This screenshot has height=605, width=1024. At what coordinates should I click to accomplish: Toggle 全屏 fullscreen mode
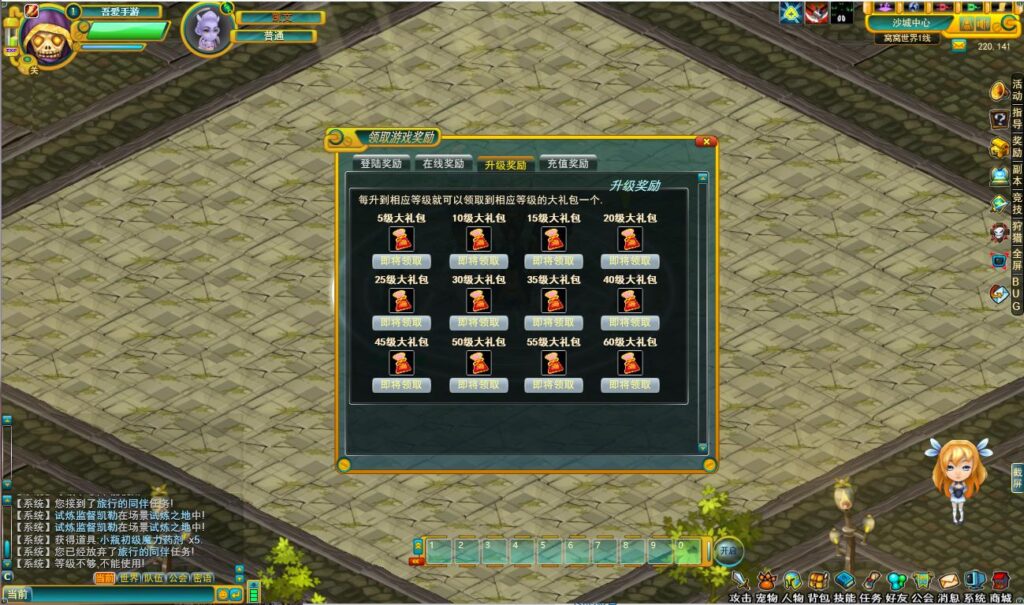tap(999, 260)
